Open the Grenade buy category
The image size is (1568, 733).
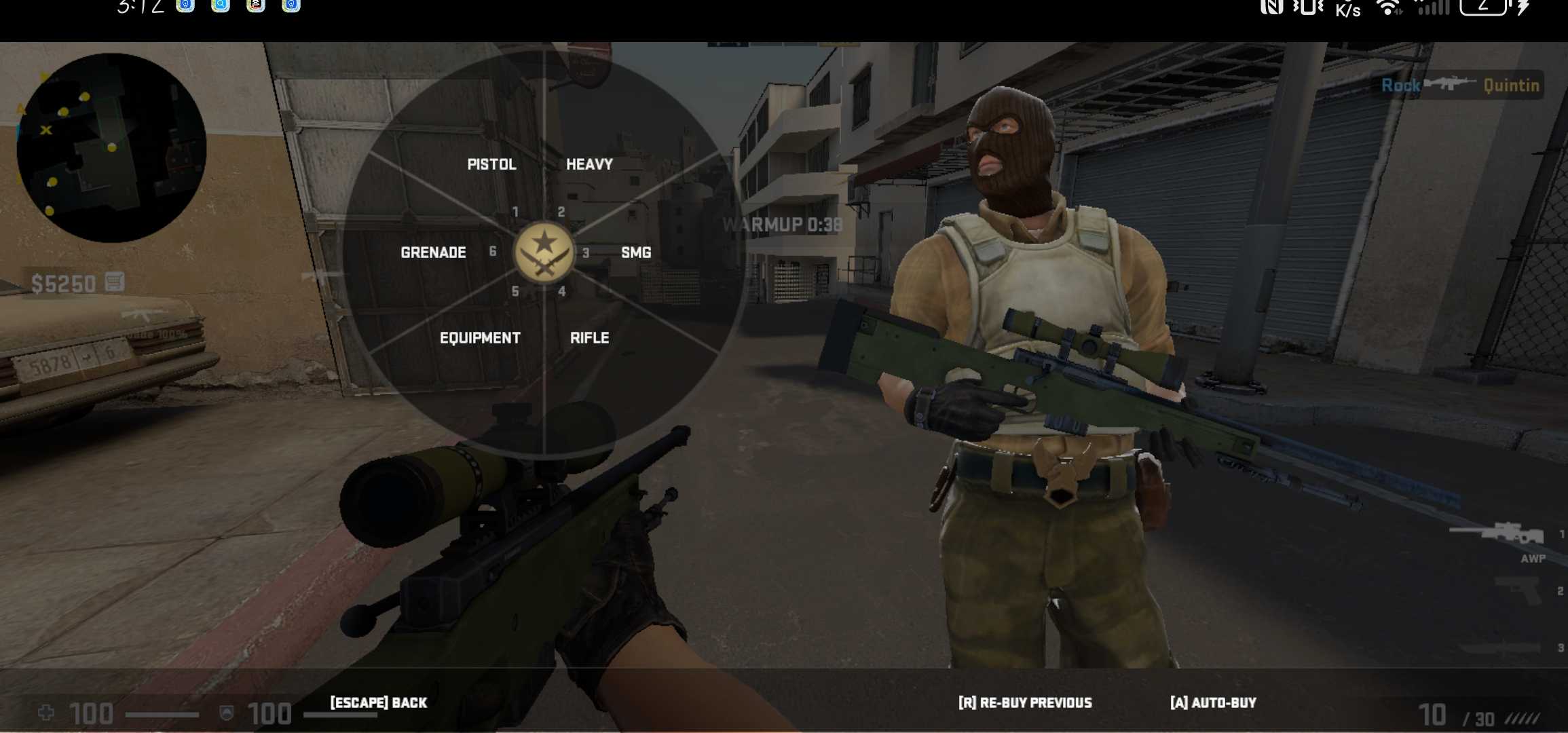[433, 252]
